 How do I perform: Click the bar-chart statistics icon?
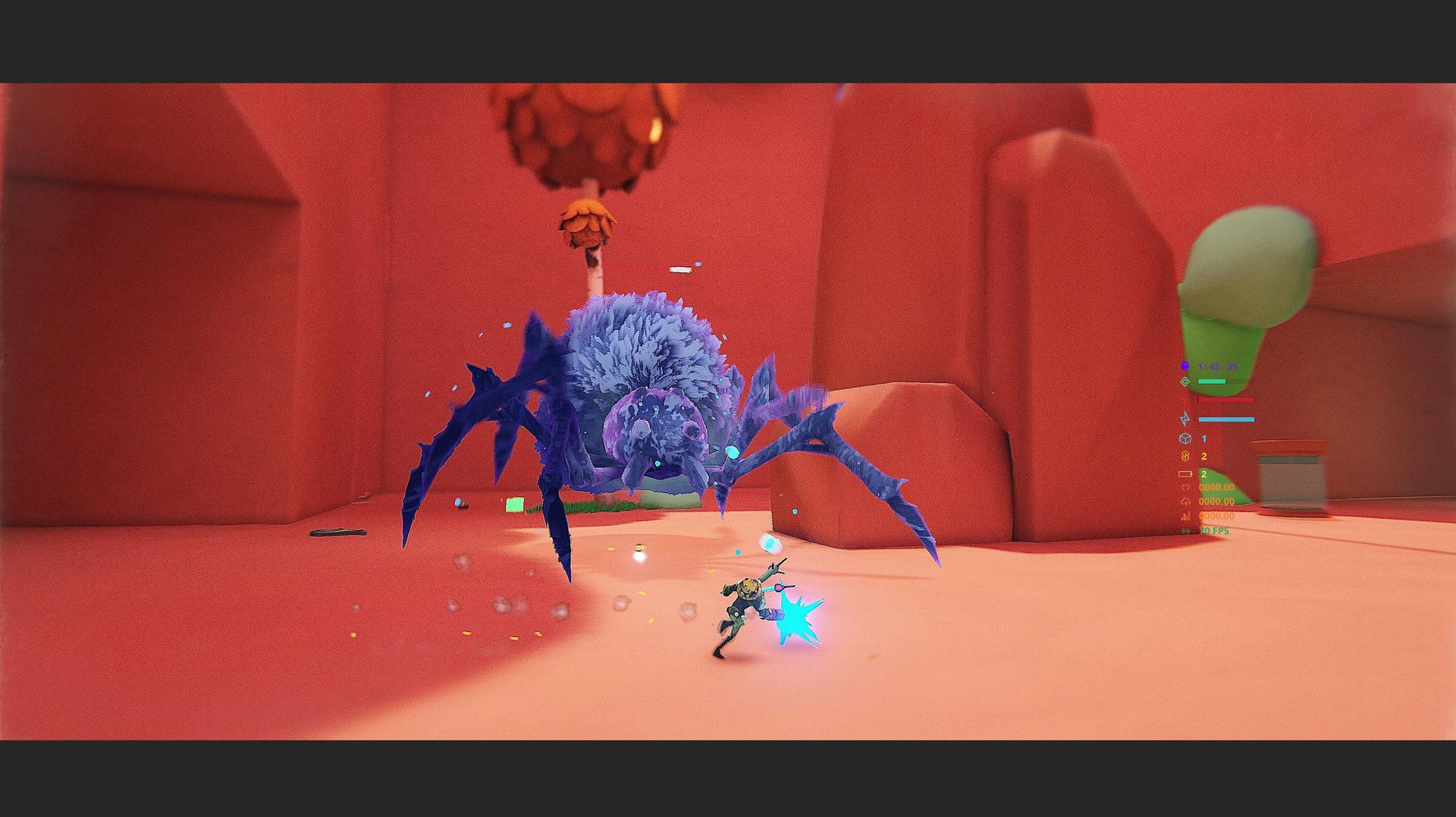click(x=1185, y=516)
